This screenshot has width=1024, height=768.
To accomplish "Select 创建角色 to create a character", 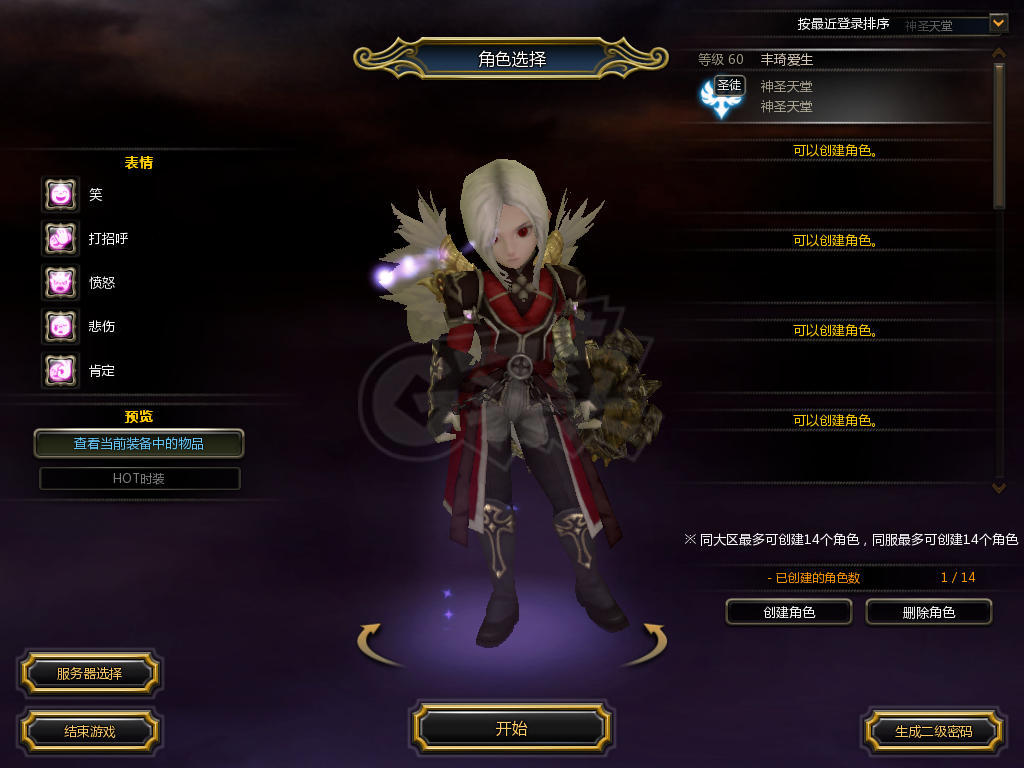I will click(789, 612).
